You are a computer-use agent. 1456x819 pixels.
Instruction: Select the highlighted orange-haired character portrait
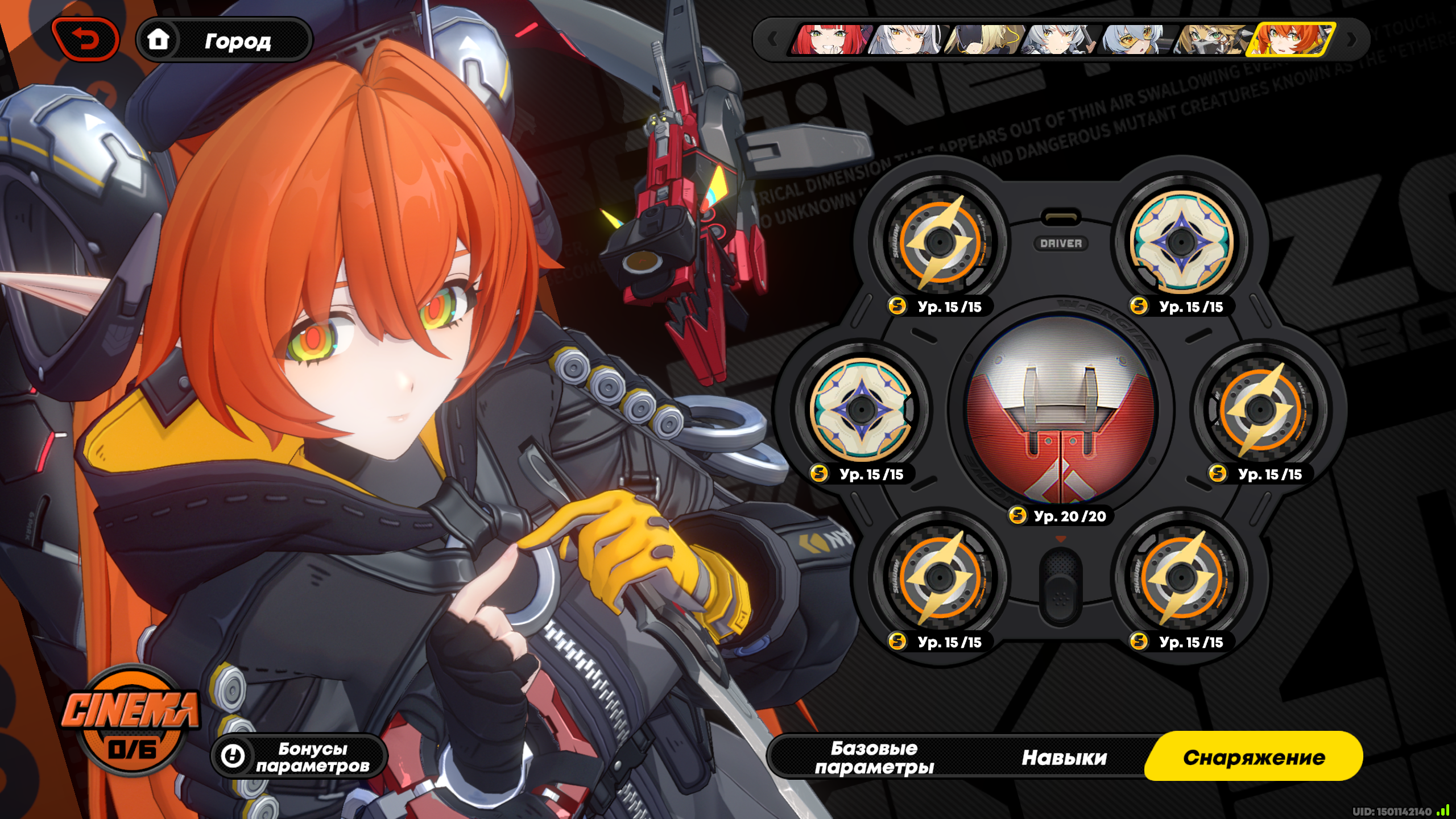[1290, 40]
